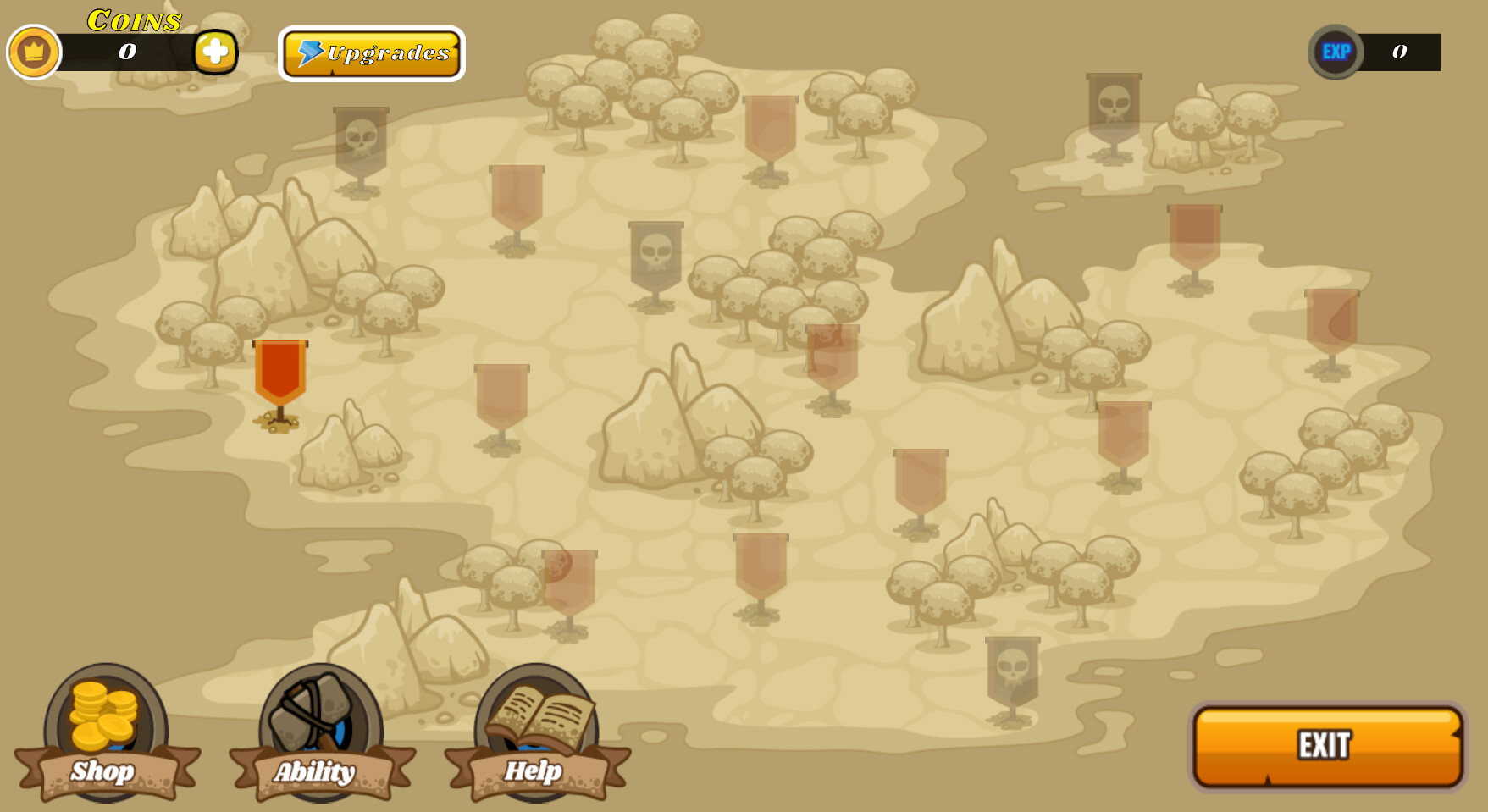Image resolution: width=1488 pixels, height=812 pixels.
Task: Click the blue EXP badge
Action: point(1336,52)
